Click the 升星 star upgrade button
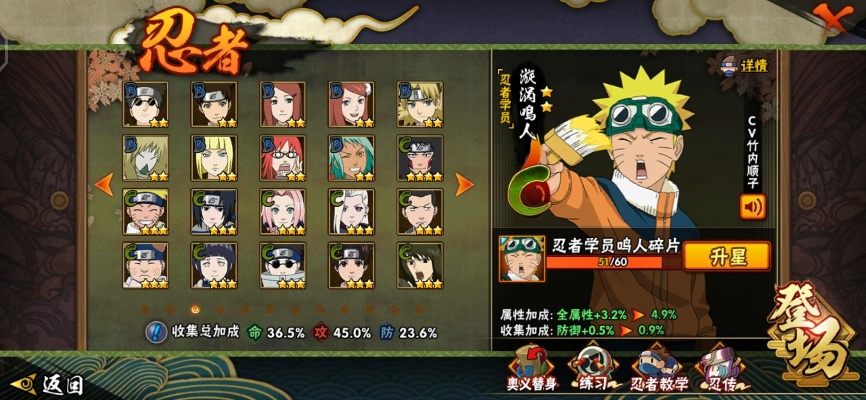This screenshot has width=866, height=400. click(727, 257)
